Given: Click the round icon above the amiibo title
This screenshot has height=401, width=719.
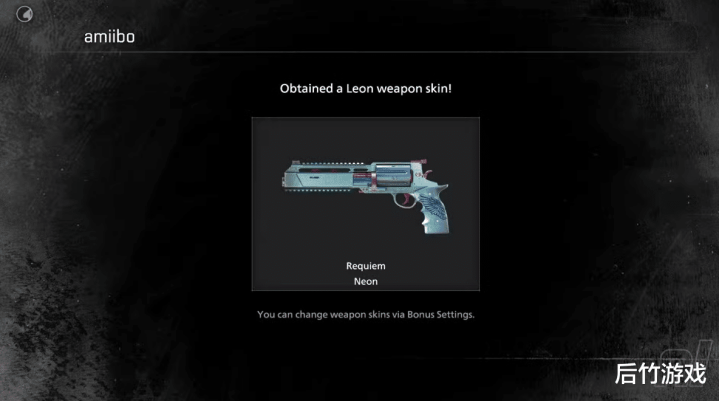Looking at the screenshot, I should 26,13.
